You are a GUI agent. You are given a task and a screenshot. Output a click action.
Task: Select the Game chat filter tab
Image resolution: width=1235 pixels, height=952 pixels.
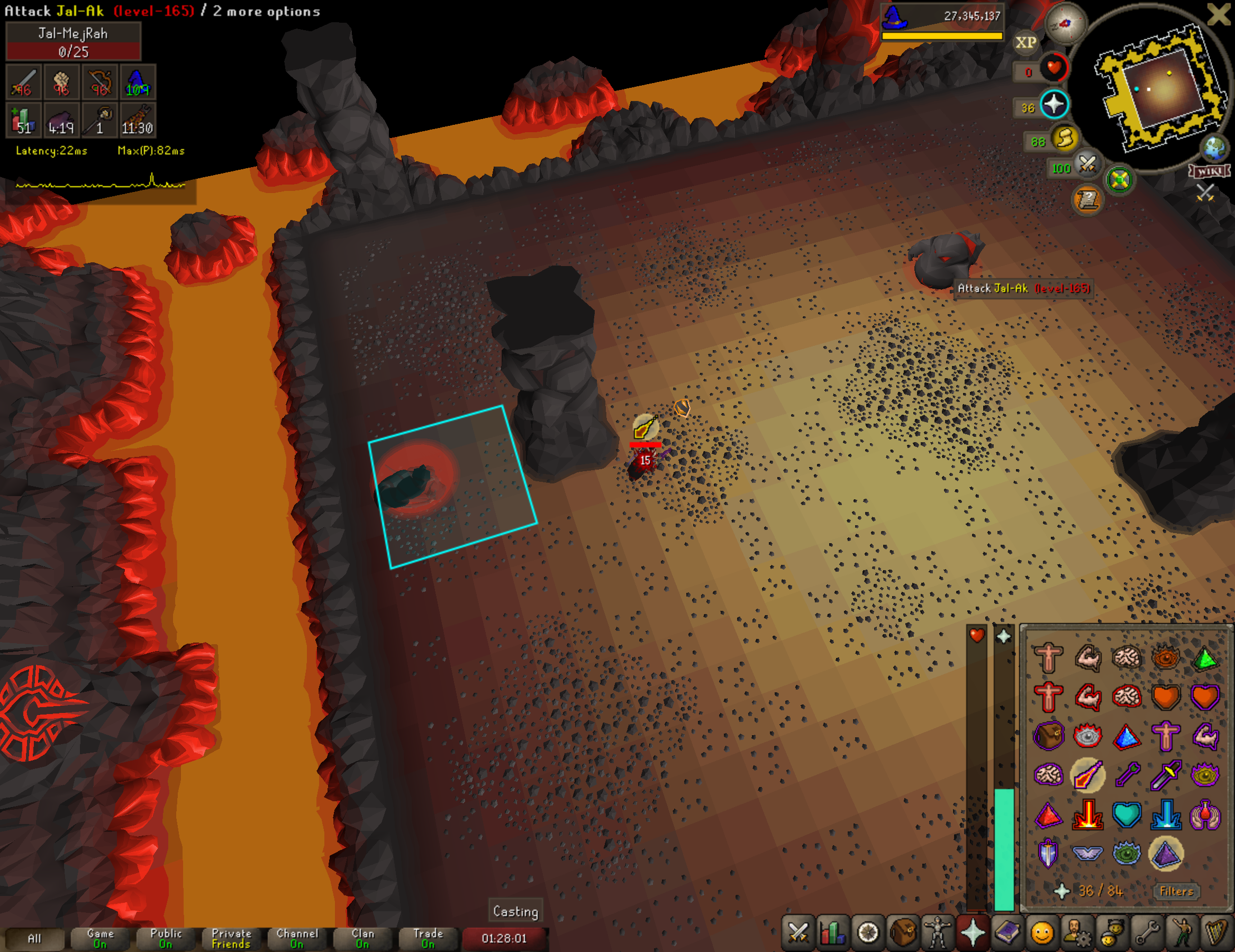[x=100, y=938]
